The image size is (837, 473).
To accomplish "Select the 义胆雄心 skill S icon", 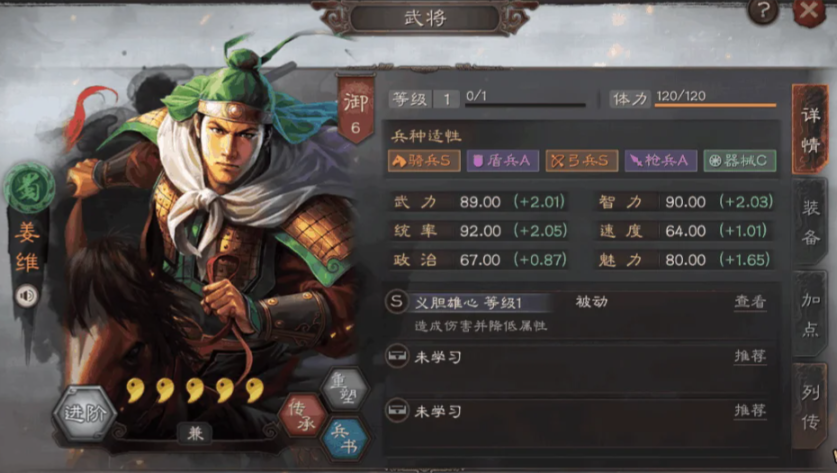I will click(397, 302).
